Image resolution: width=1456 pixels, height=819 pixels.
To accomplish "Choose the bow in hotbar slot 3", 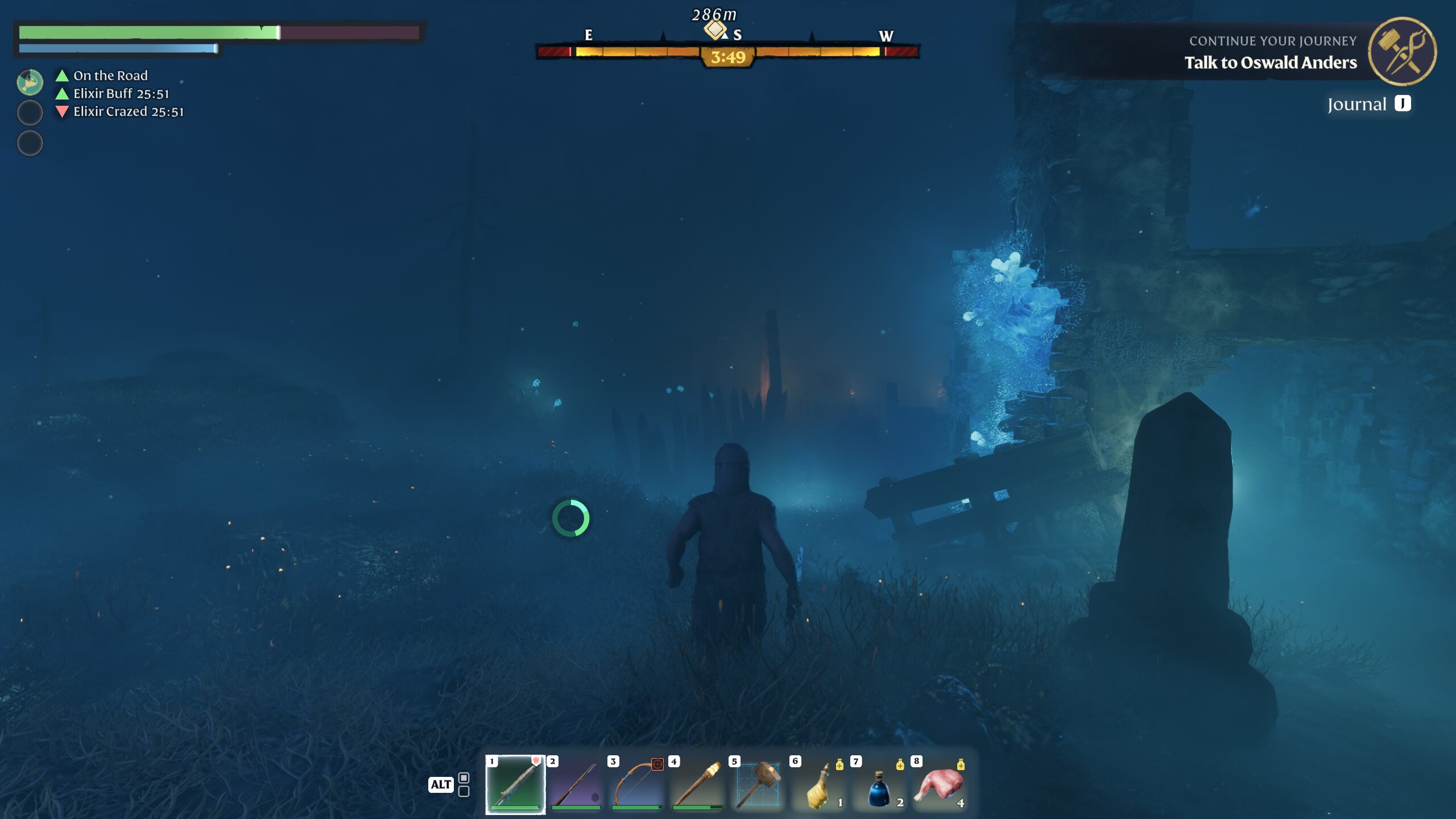I will 637,784.
